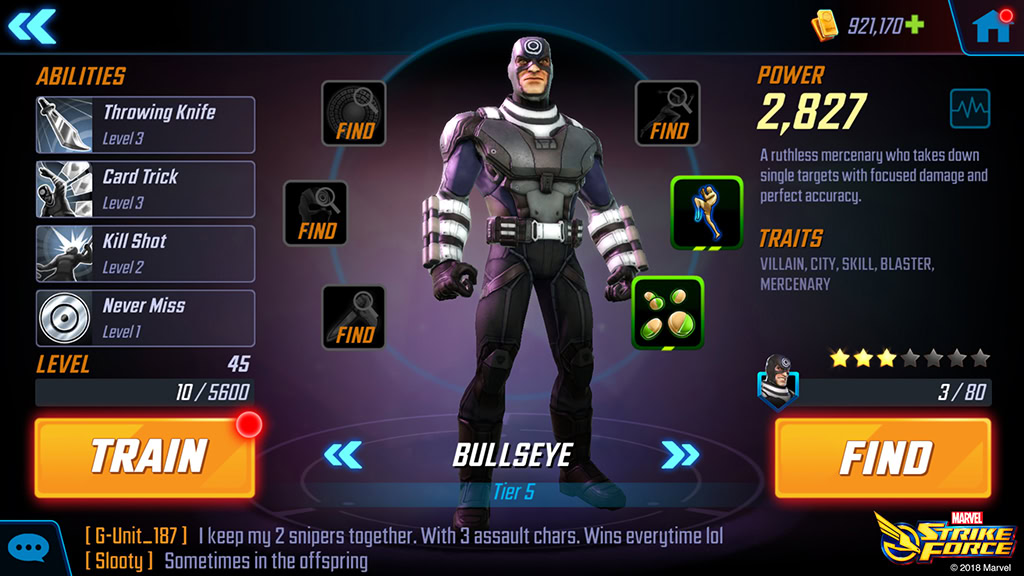1024x576 pixels.
Task: Go back with the double-arrow button
Action: [32, 26]
